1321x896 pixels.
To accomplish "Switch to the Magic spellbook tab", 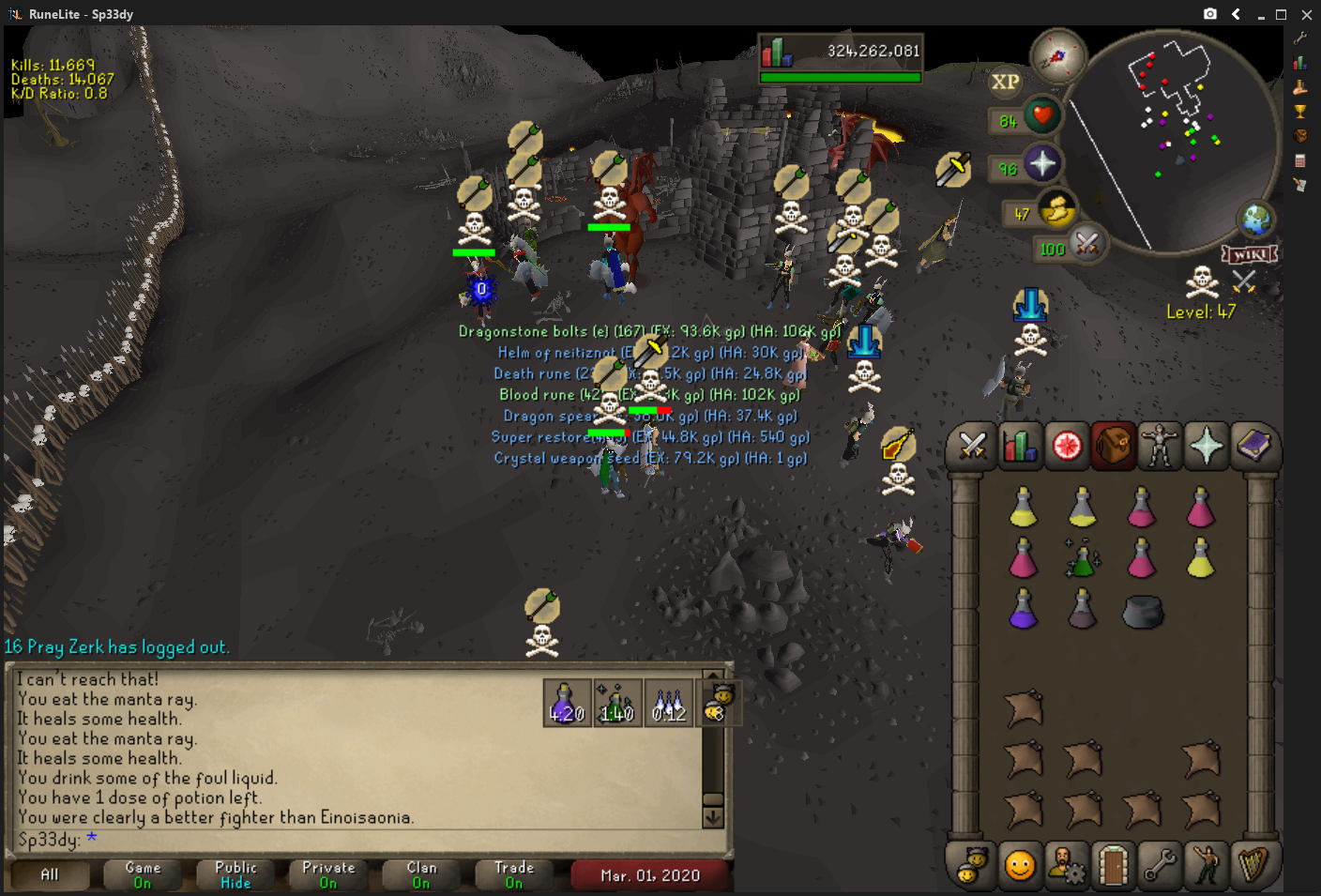I will coord(1253,446).
